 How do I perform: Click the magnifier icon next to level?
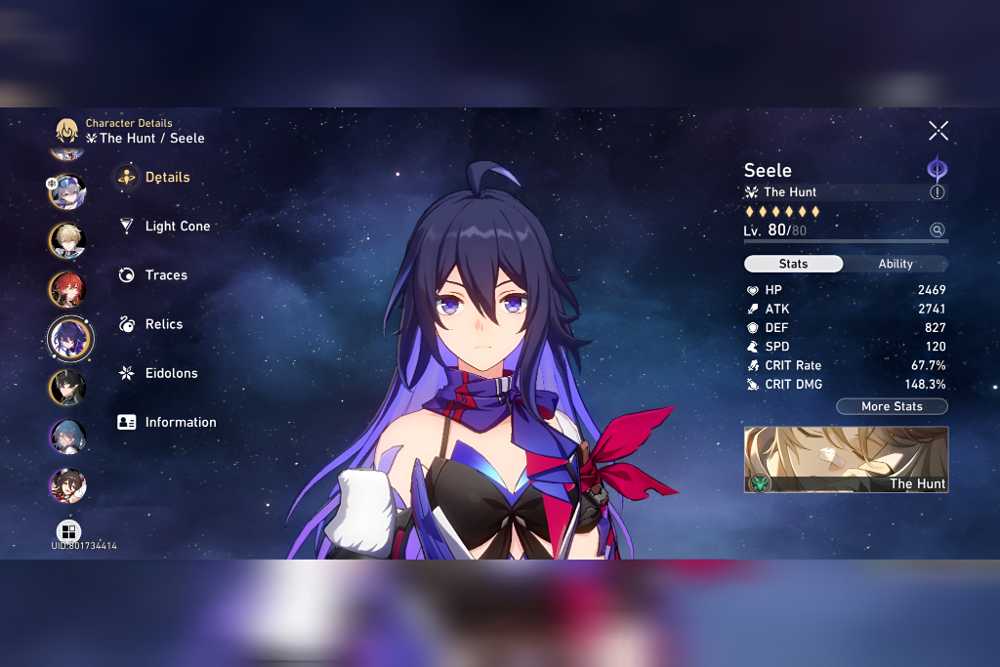pyautogui.click(x=937, y=230)
